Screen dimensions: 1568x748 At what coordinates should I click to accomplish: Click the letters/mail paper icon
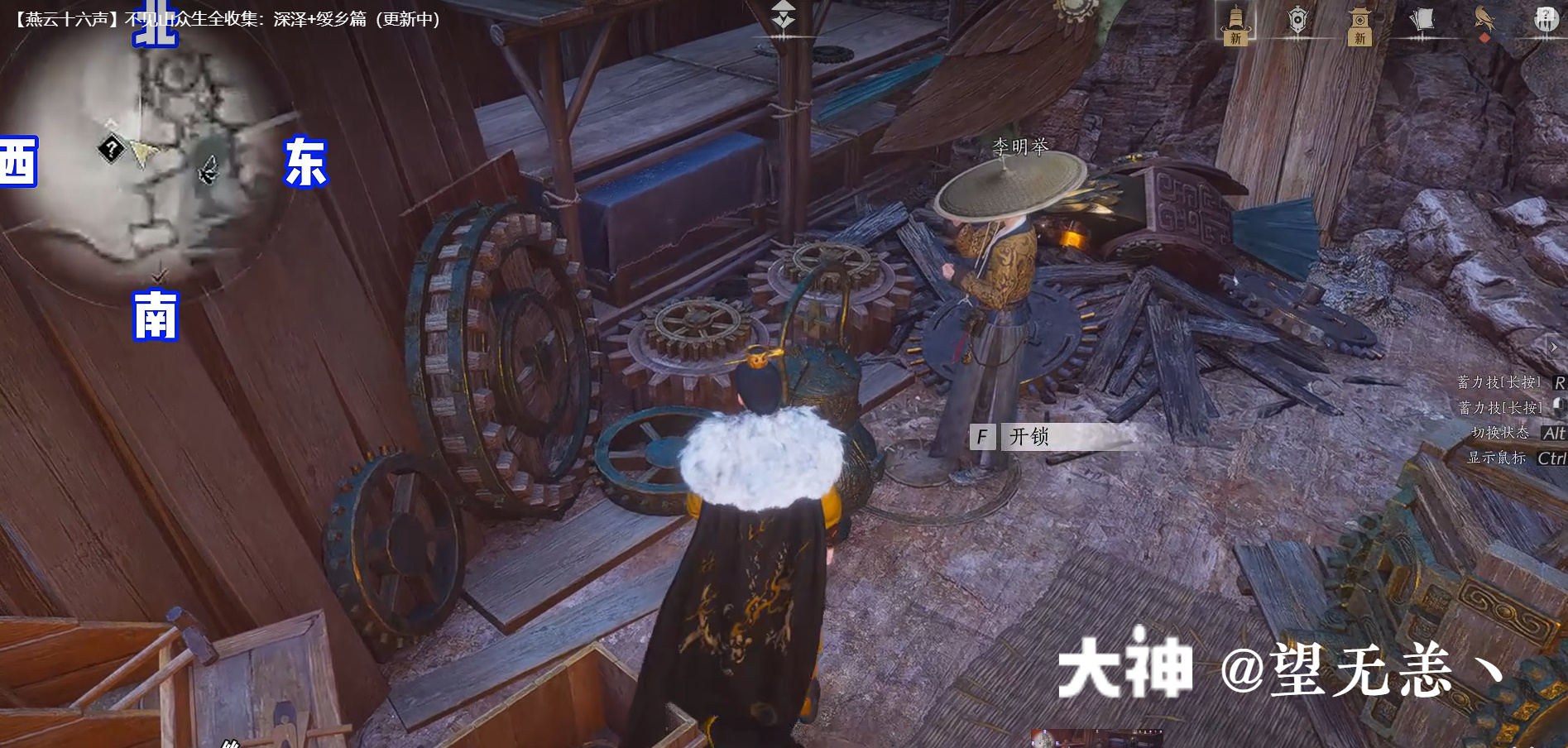click(1423, 19)
